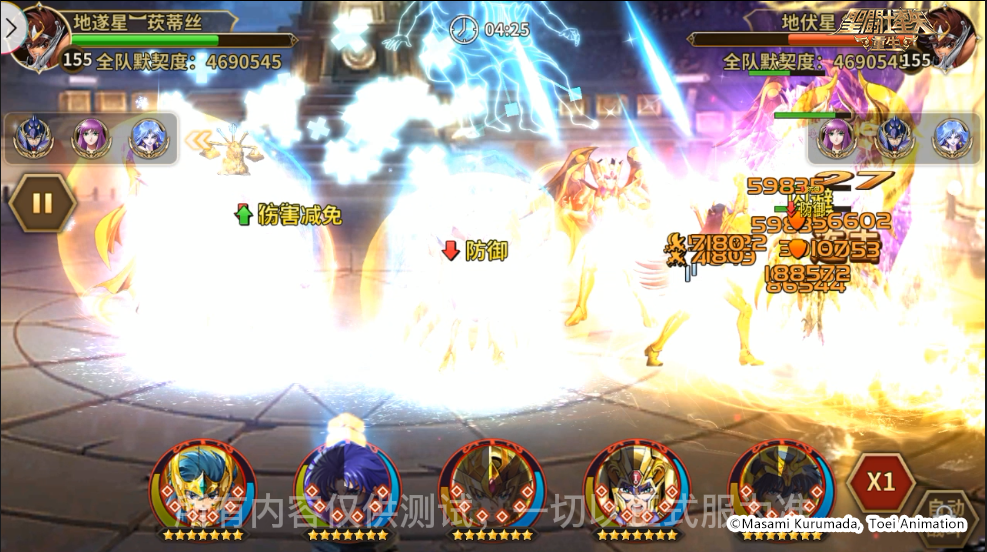This screenshot has height=552, width=987.
Task: Expand the side arrow tab at top-left
Action: click(12, 29)
